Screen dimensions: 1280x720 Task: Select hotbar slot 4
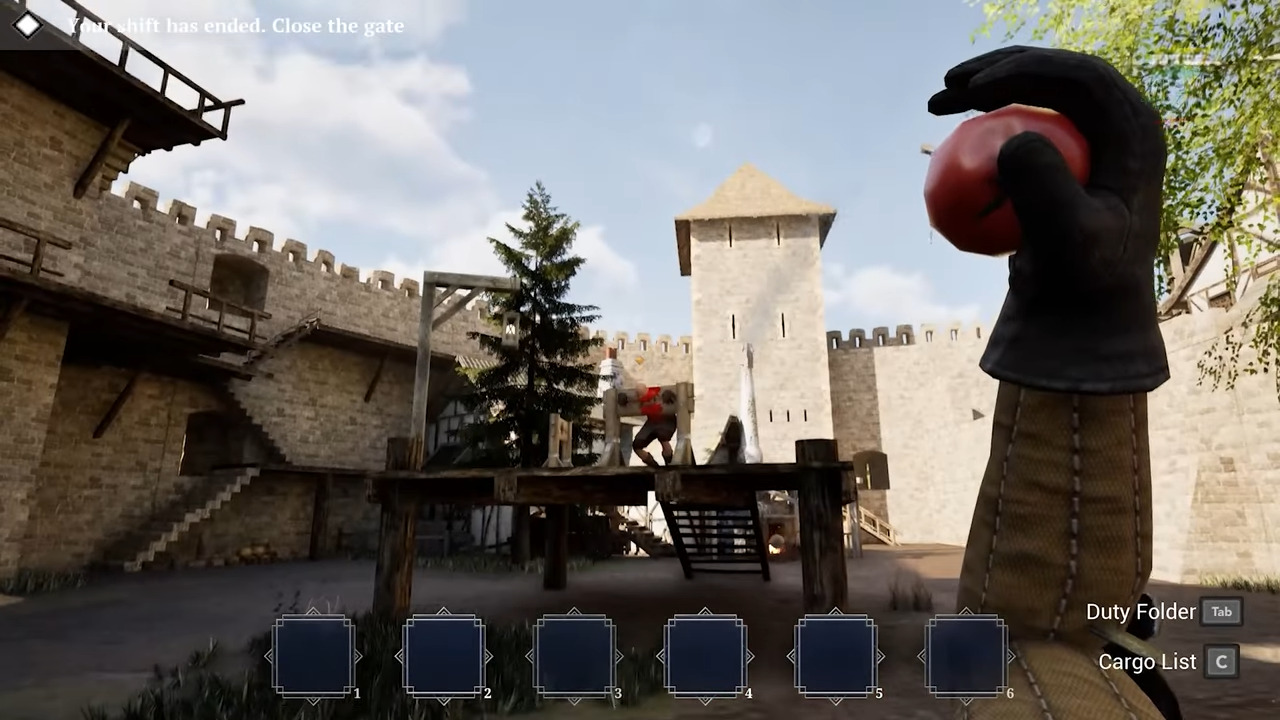[705, 655]
